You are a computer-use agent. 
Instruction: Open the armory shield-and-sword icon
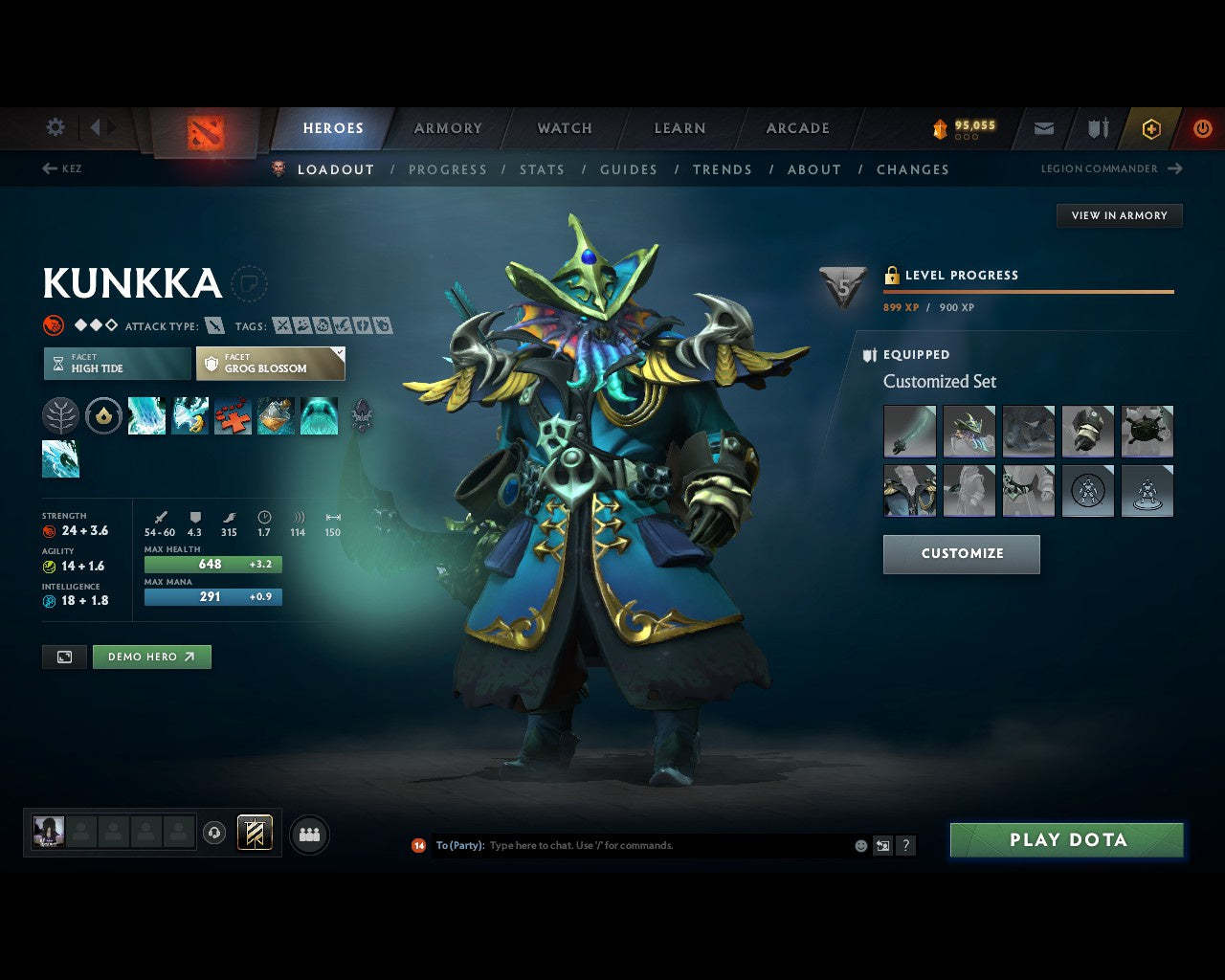click(x=1096, y=128)
